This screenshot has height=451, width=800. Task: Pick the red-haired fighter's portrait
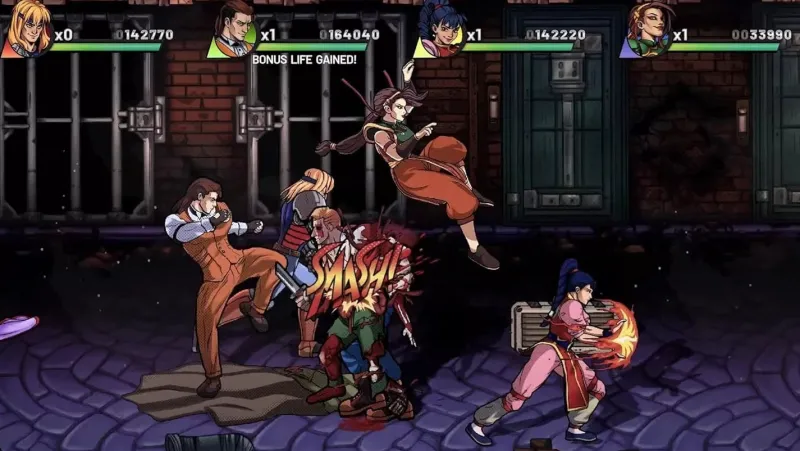(646, 27)
